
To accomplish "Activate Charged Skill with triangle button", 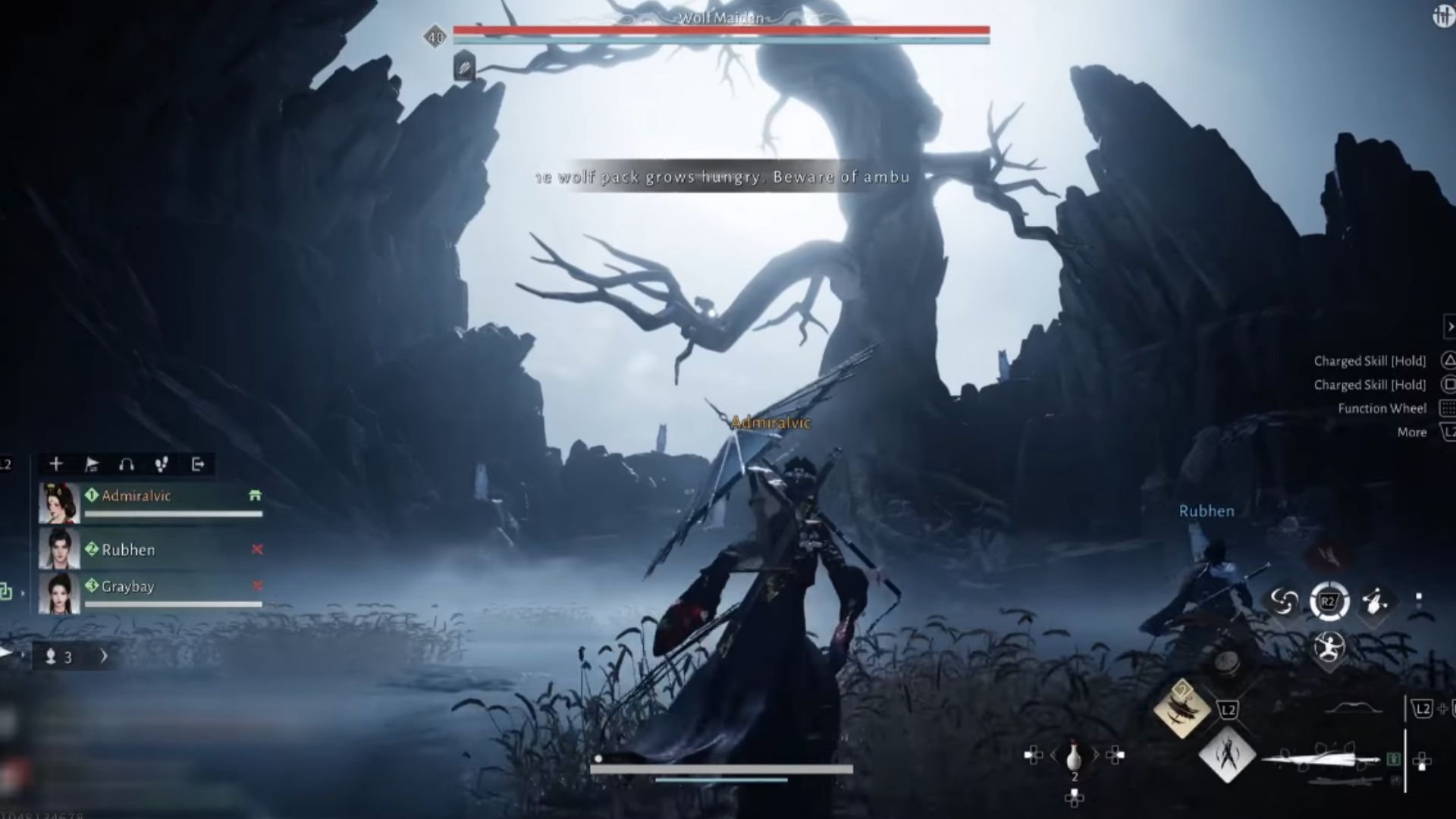I will pyautogui.click(x=1449, y=361).
